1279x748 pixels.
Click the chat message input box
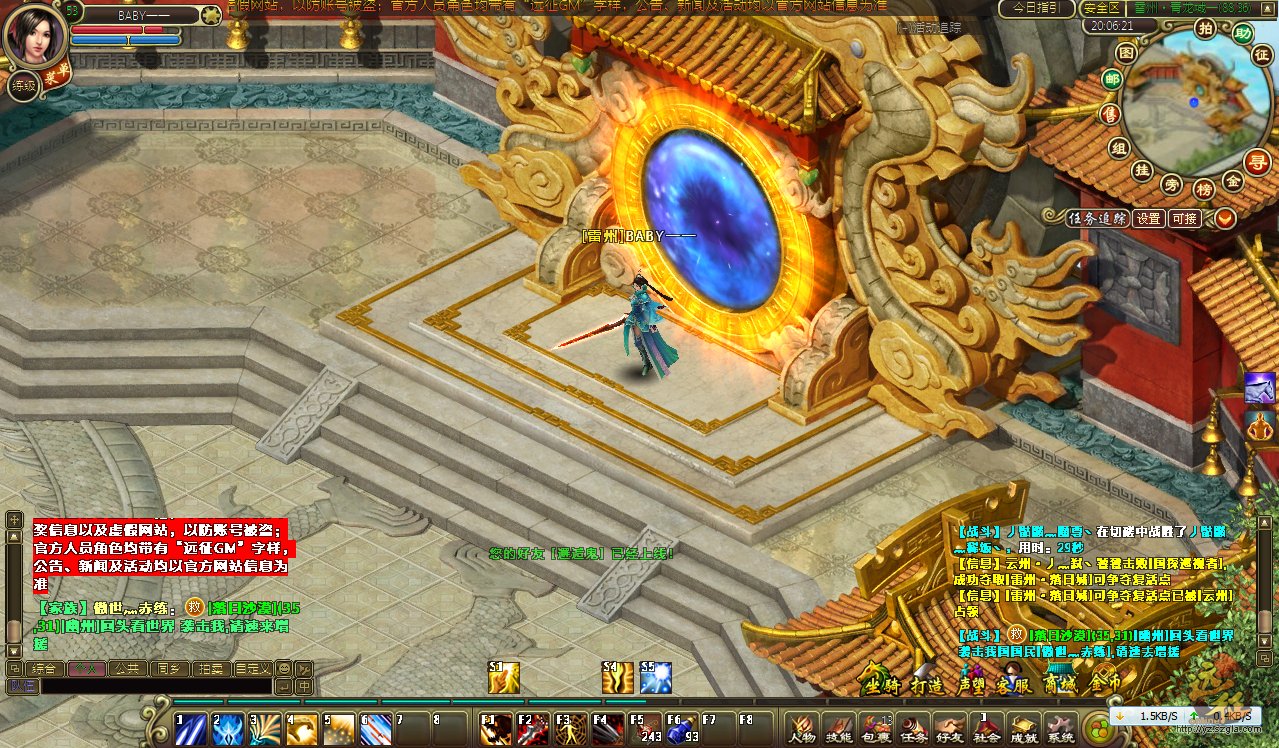(155, 687)
